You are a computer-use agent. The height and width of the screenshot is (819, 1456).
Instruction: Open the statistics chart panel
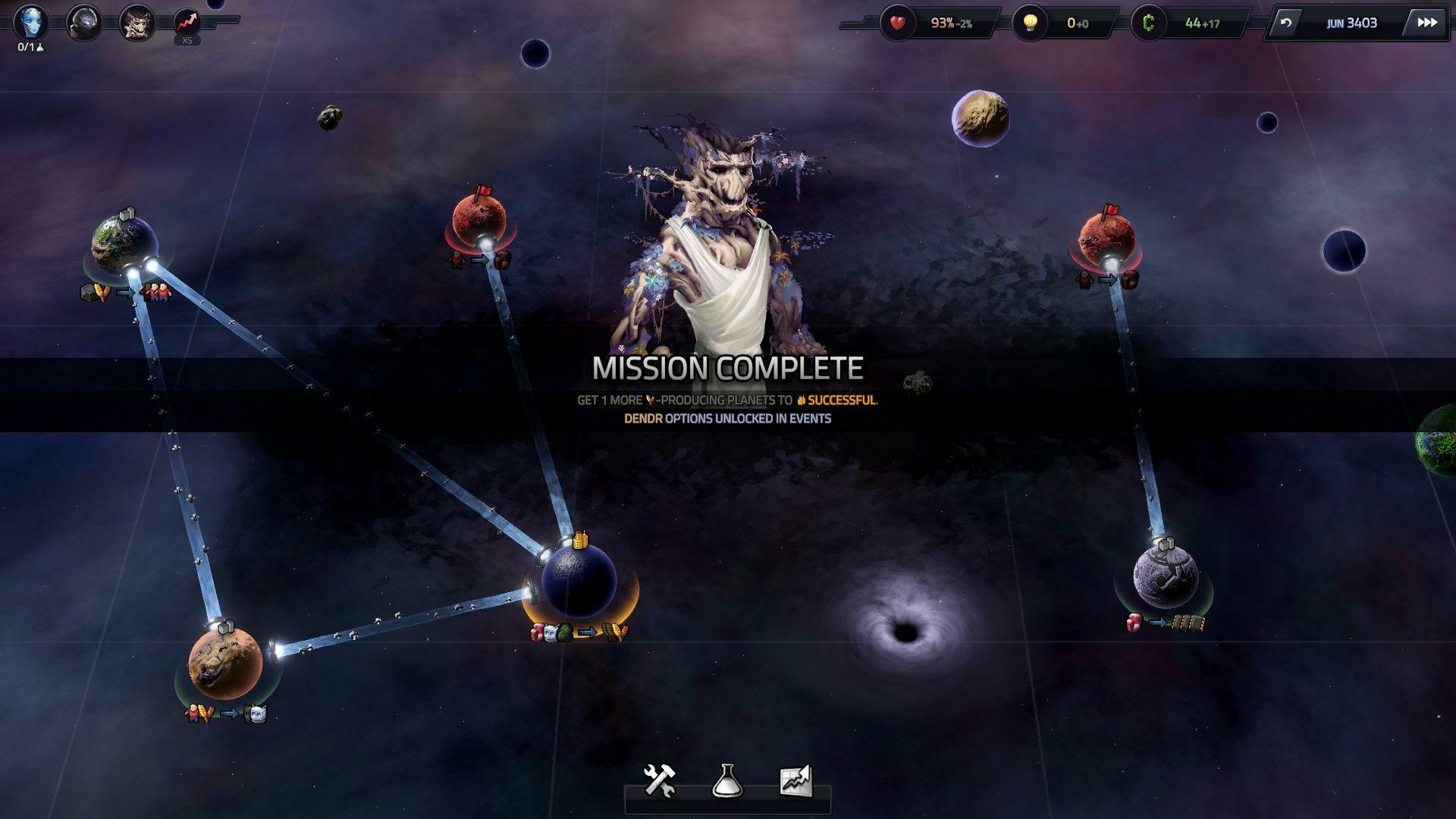(x=795, y=780)
